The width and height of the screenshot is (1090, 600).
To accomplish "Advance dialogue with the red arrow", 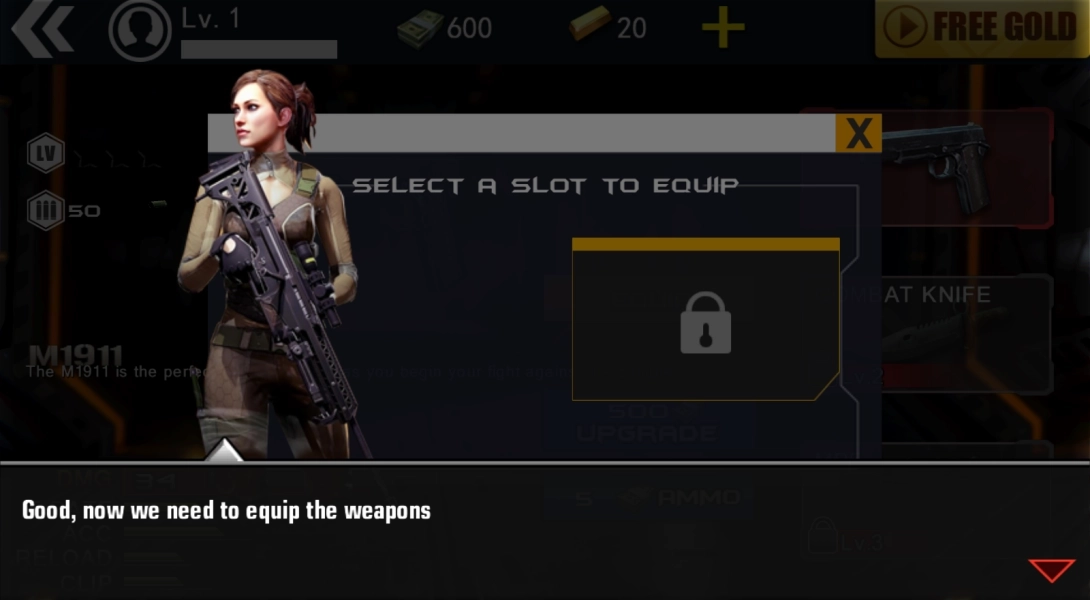I will pos(1051,570).
